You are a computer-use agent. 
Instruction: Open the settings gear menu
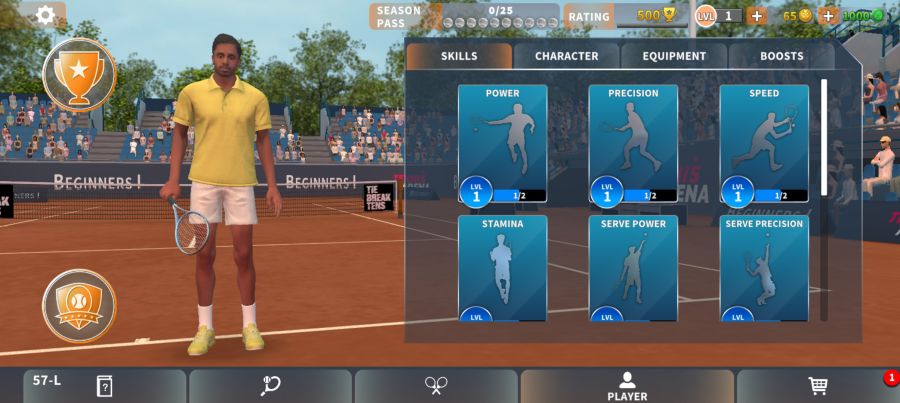click(x=45, y=15)
